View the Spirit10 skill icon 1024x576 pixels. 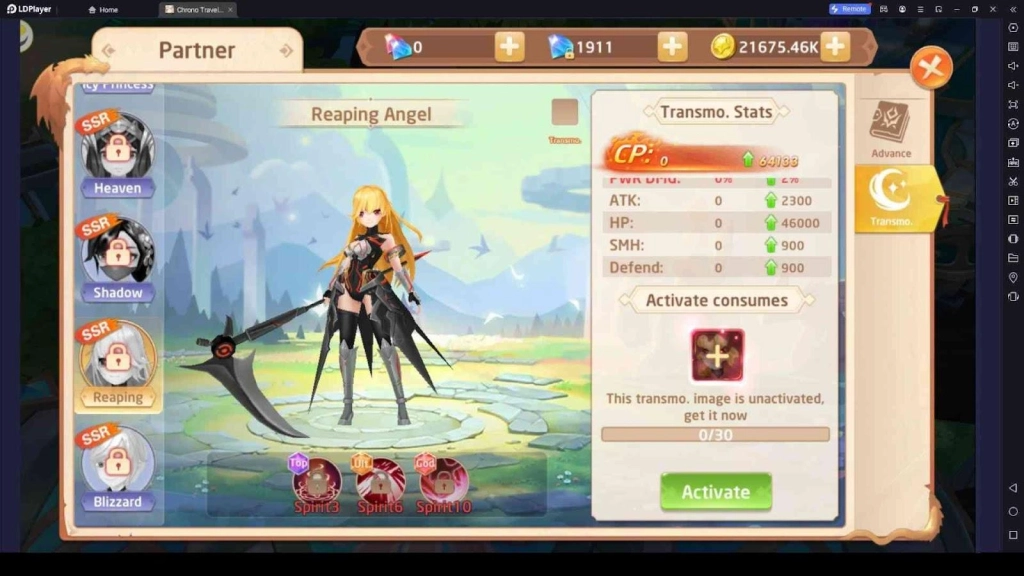click(x=443, y=482)
